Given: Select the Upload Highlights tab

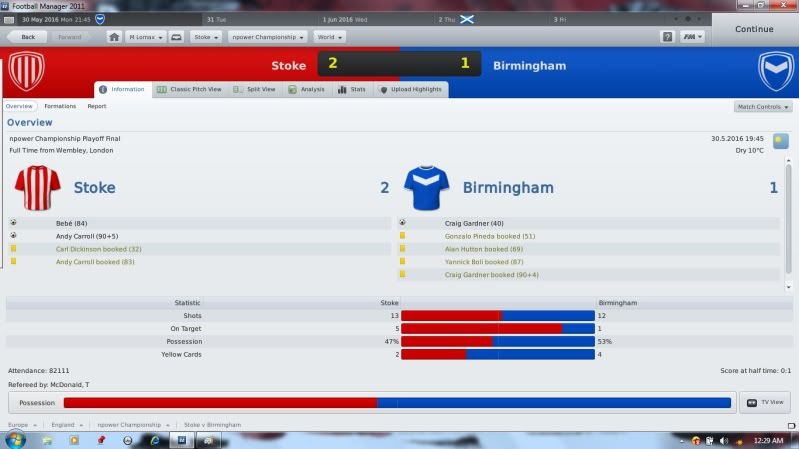Looking at the screenshot, I should pyautogui.click(x=410, y=89).
